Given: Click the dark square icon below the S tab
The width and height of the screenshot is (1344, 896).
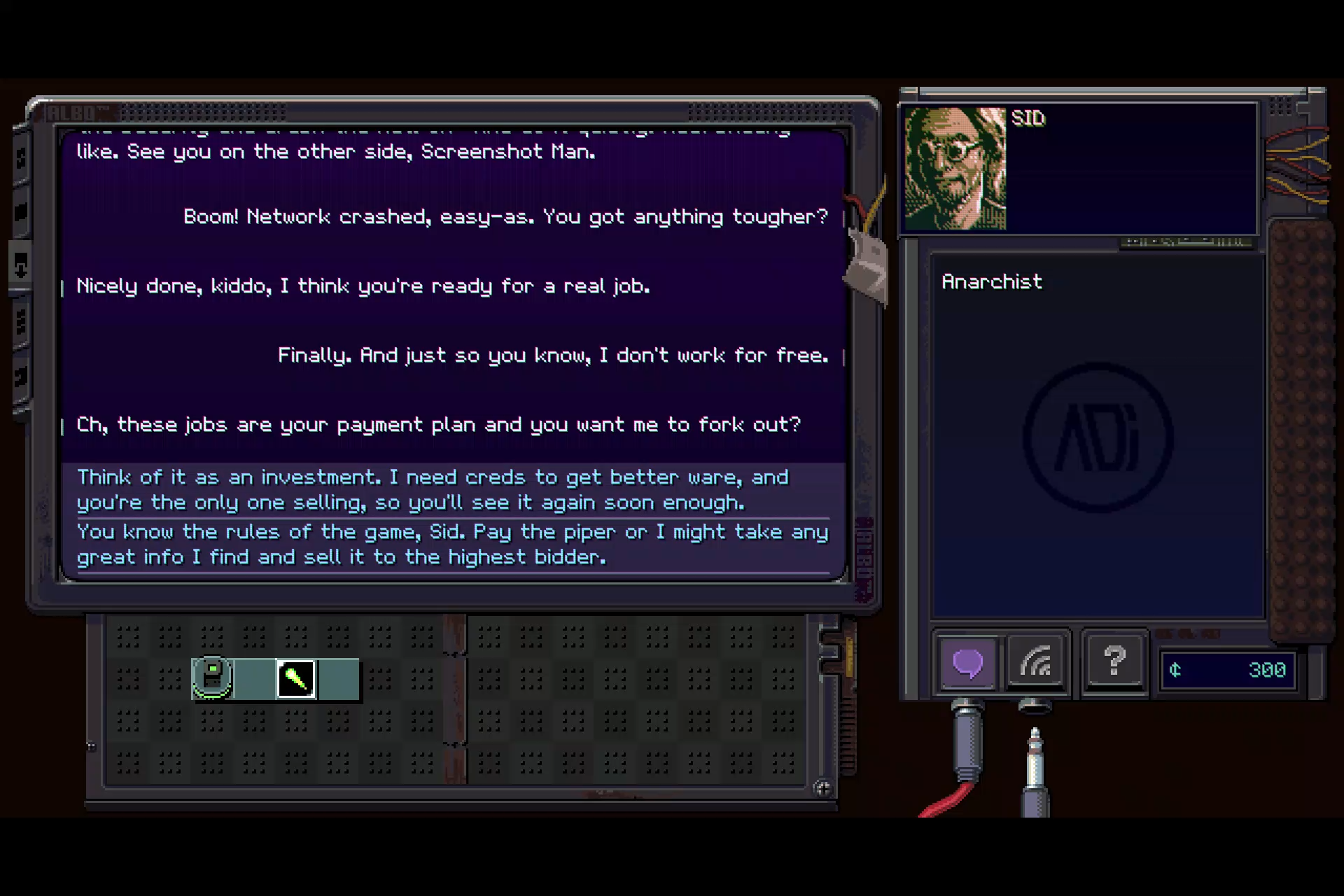Looking at the screenshot, I should point(20,210).
